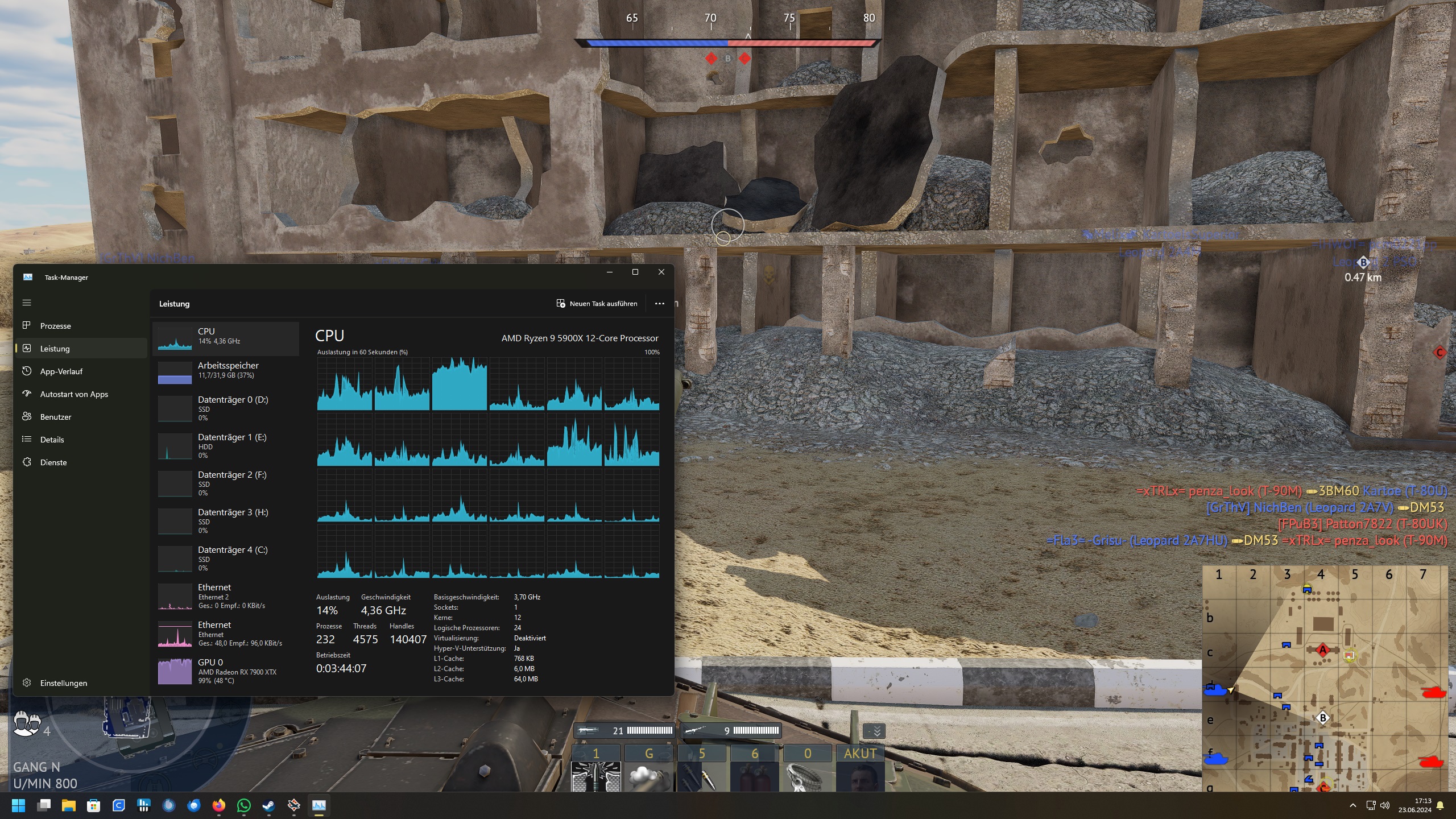Open Task-Manager Einstellungen via the gear icon
Screen dimensions: 1456x819
[27, 682]
